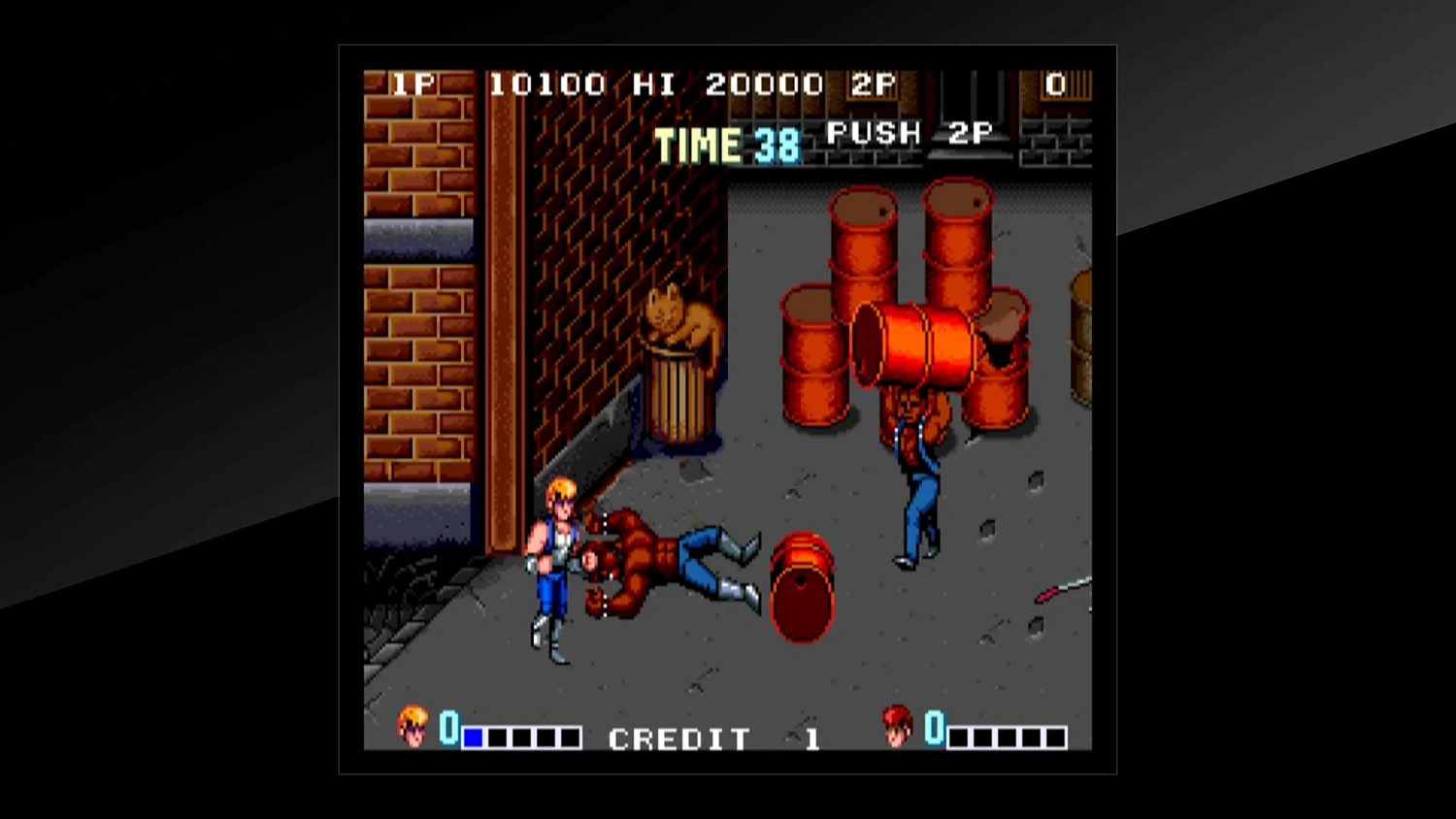1456x819 pixels.
Task: Click the 2P player portrait icon
Action: (x=898, y=727)
